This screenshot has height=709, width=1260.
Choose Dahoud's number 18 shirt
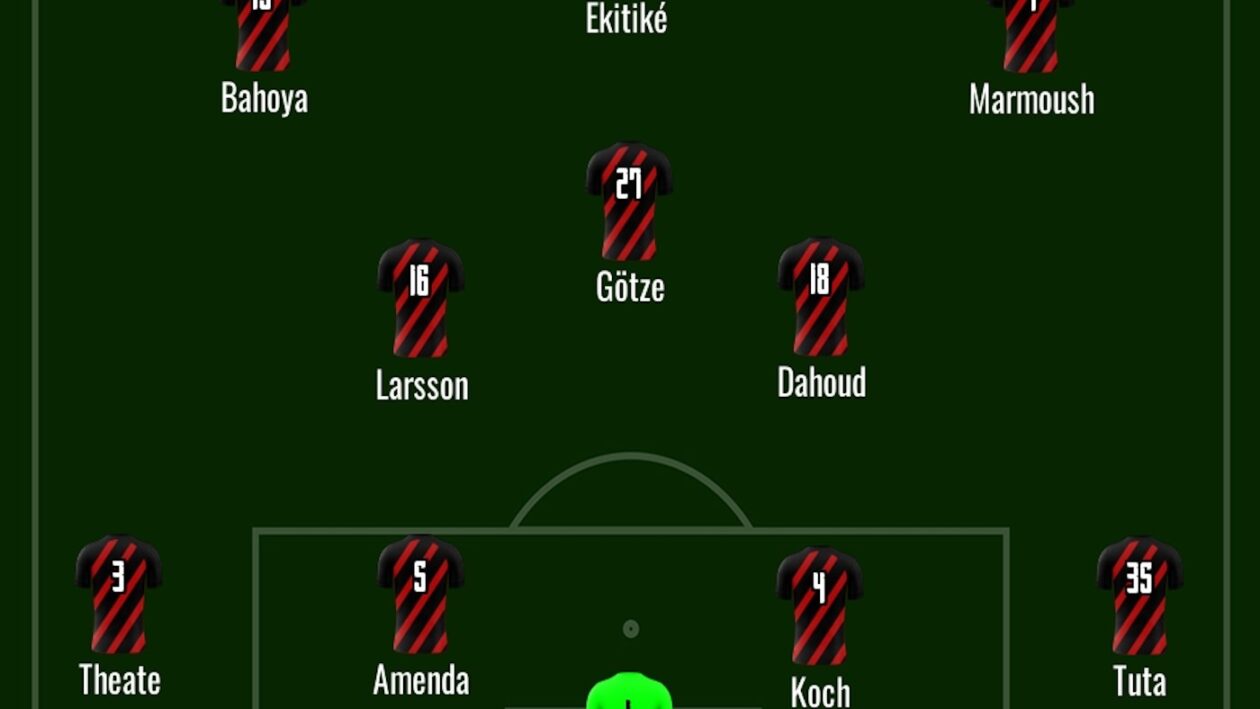click(x=820, y=296)
